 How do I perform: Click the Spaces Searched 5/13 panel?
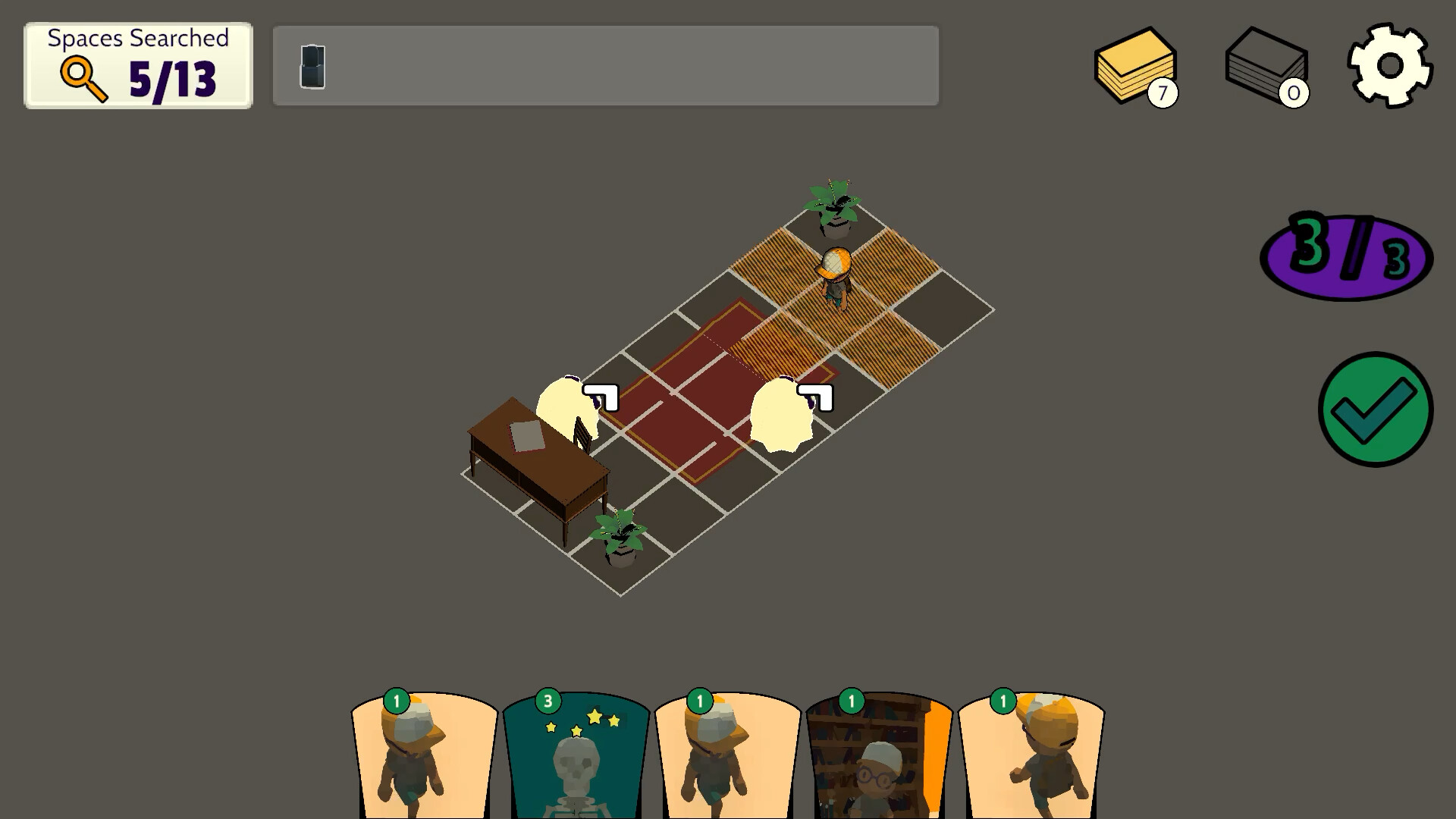(x=137, y=65)
